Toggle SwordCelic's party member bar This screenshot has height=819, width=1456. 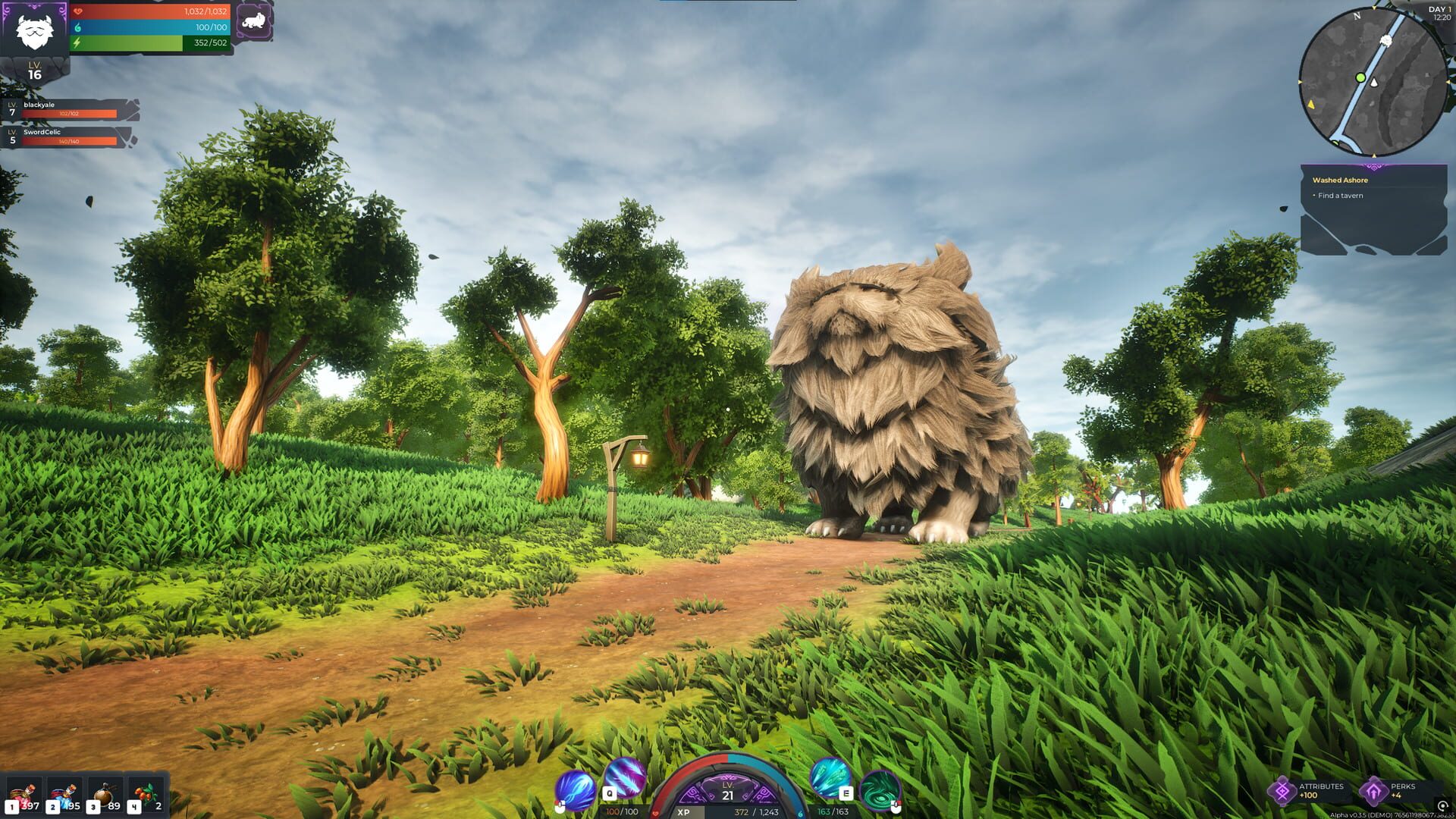[x=64, y=139]
